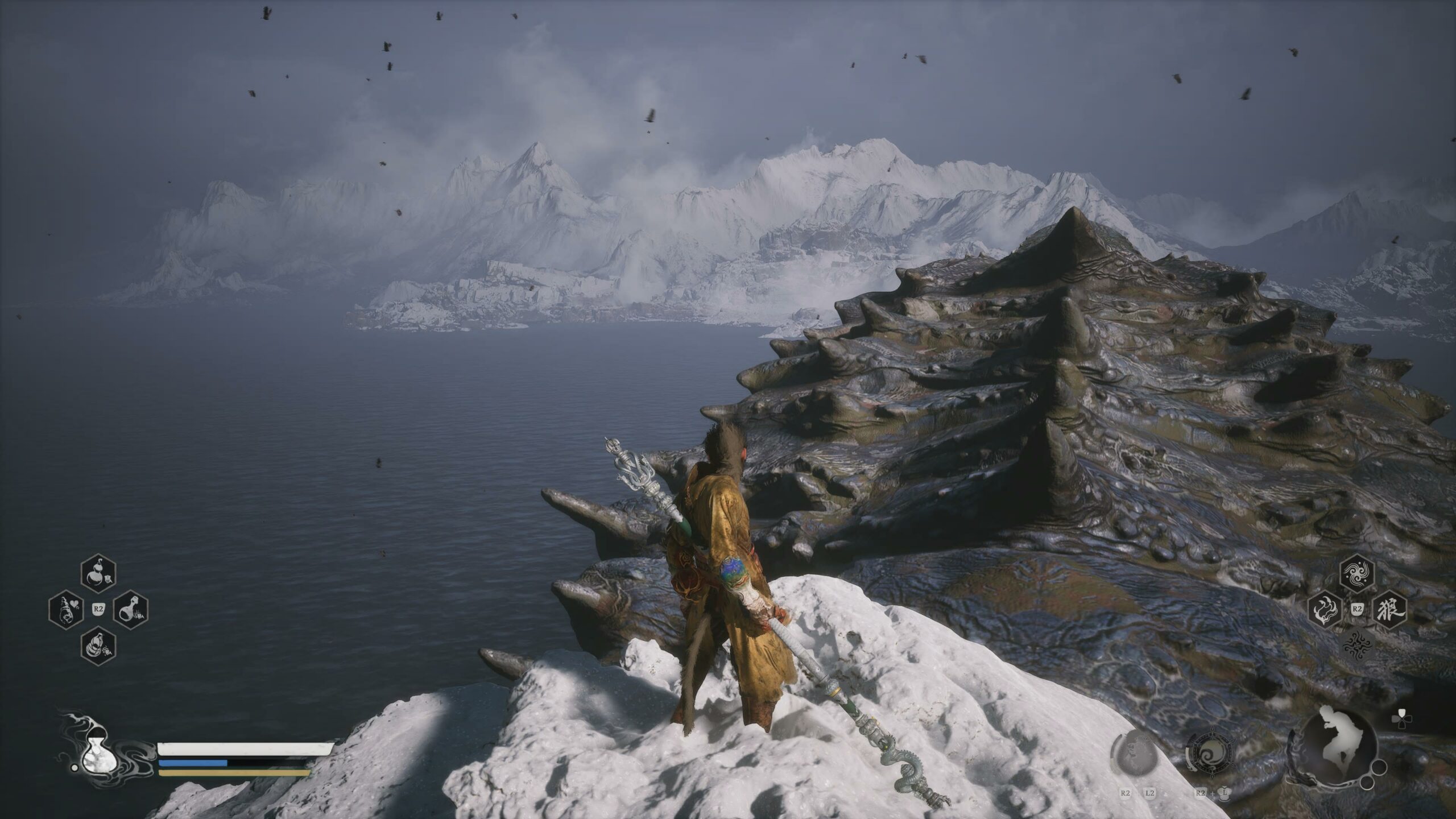
Task: Use the heart medicine bottle slot
Action: point(67,609)
